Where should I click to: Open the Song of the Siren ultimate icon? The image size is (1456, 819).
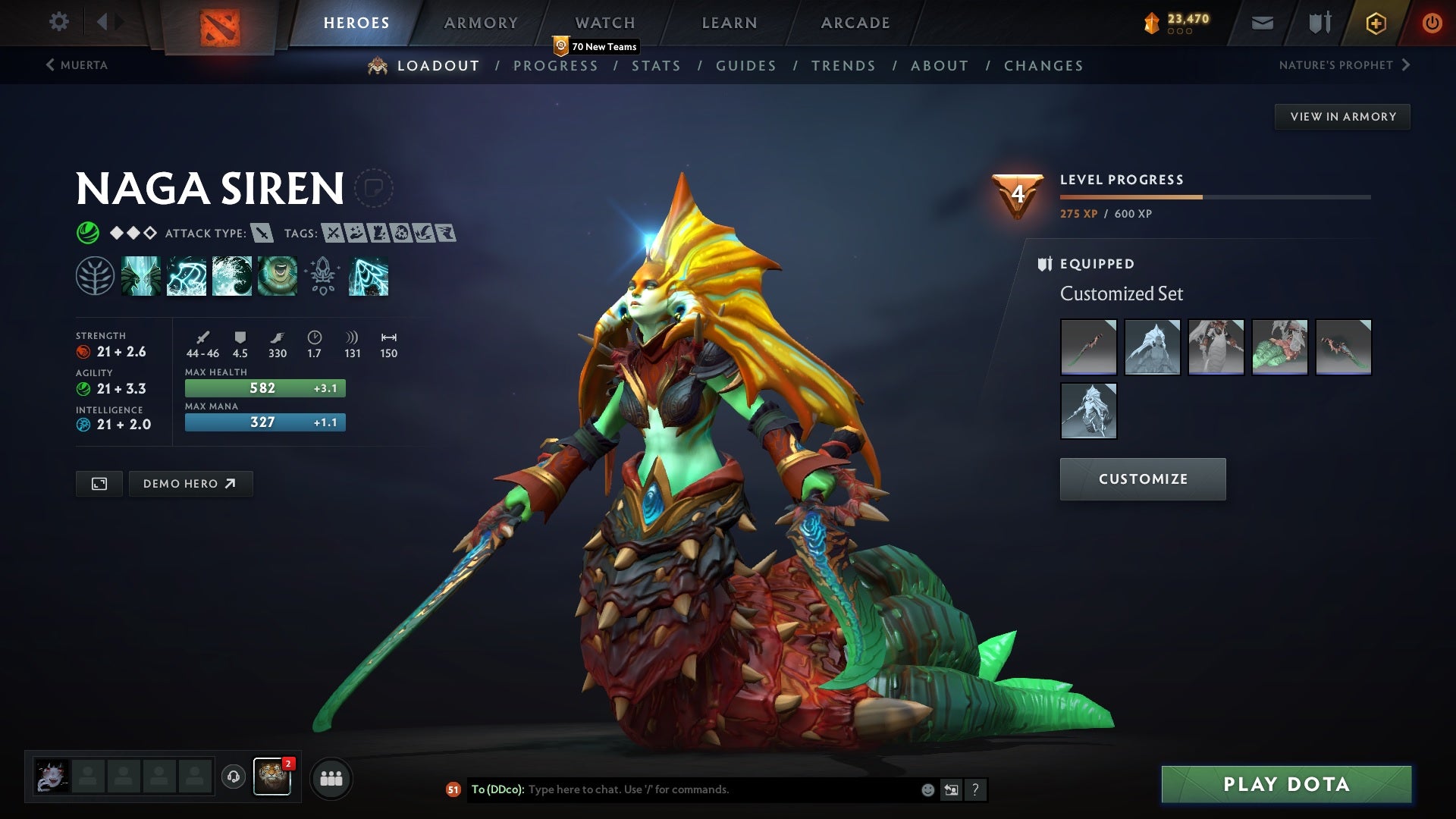277,276
